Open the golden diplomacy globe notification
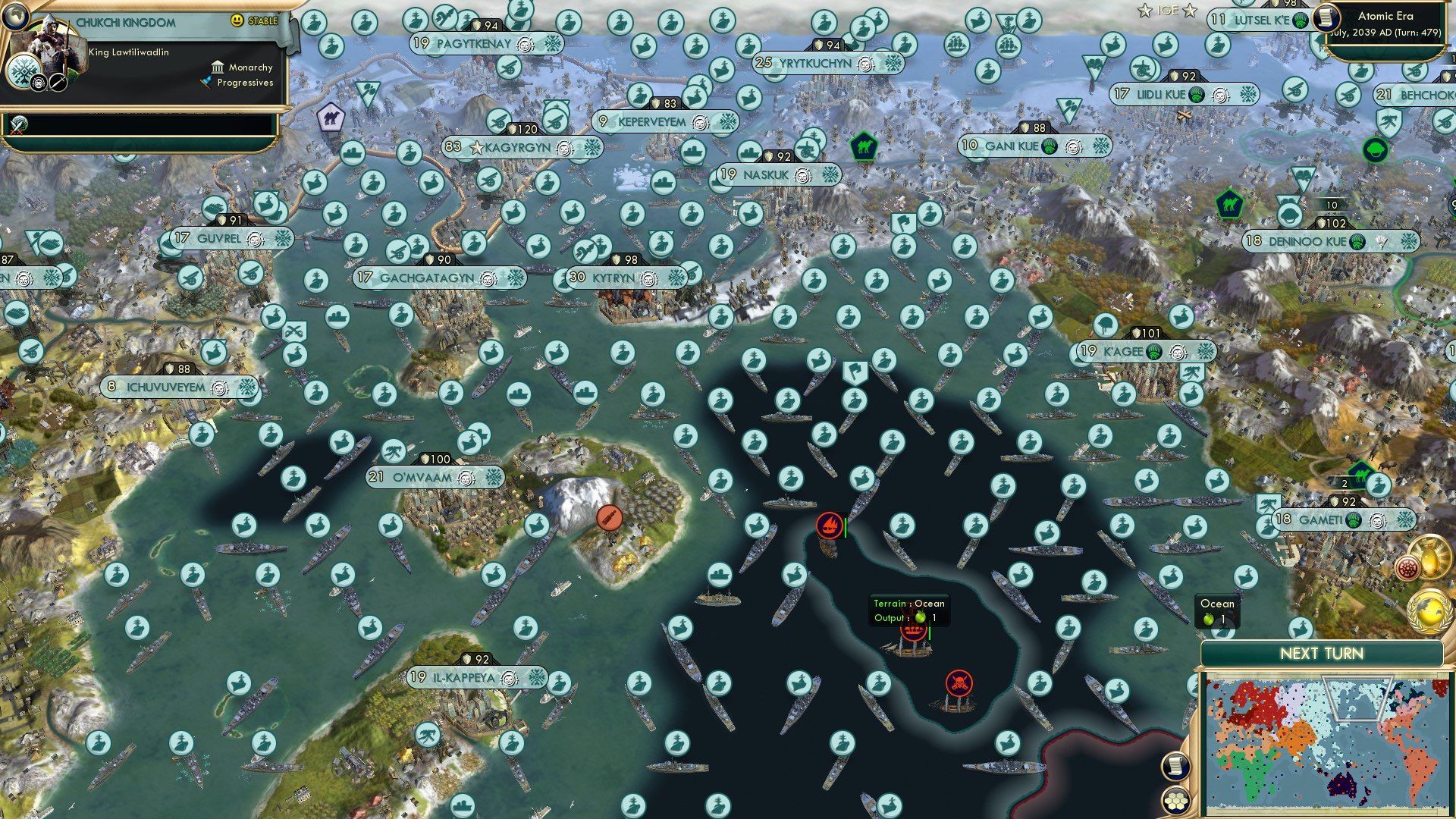The width and height of the screenshot is (1456, 819). pos(1428,612)
